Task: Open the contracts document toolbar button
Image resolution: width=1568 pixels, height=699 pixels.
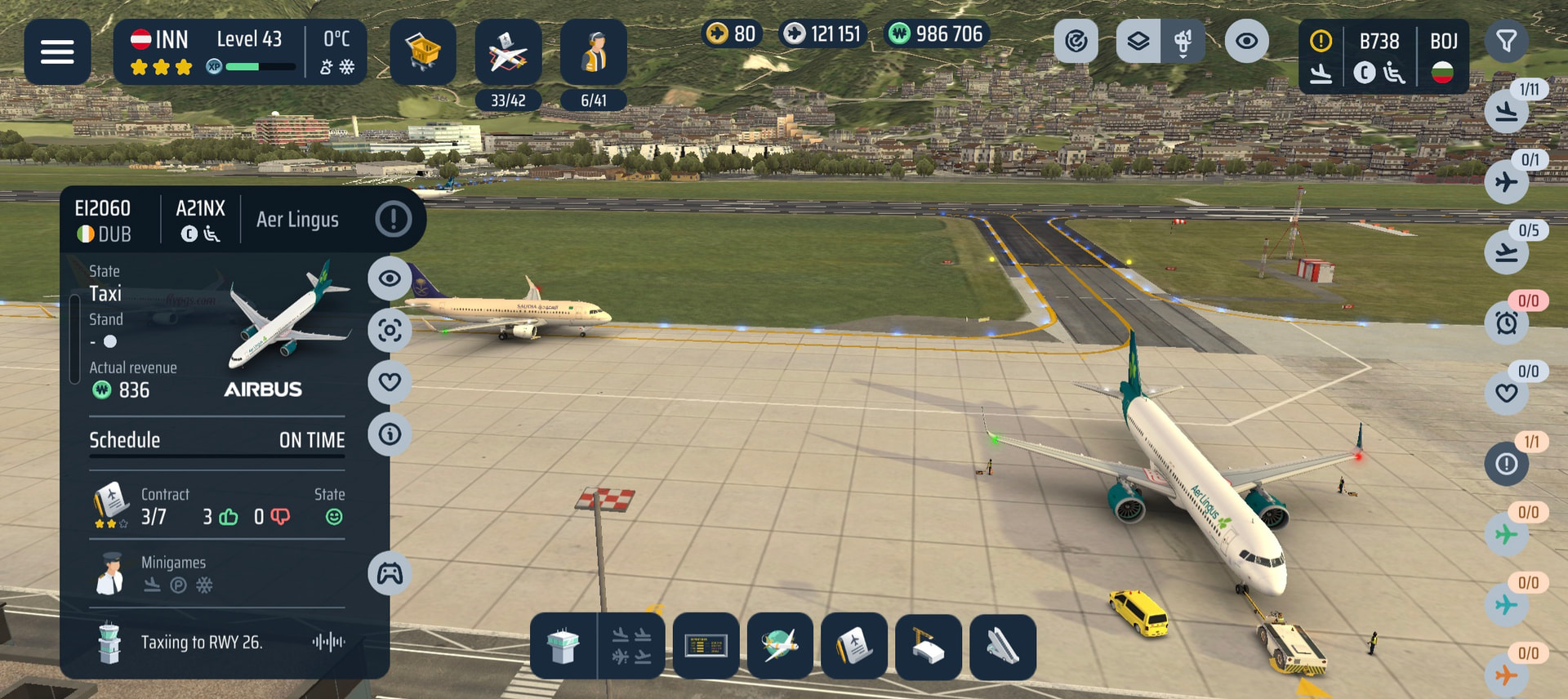Action: 854,646
